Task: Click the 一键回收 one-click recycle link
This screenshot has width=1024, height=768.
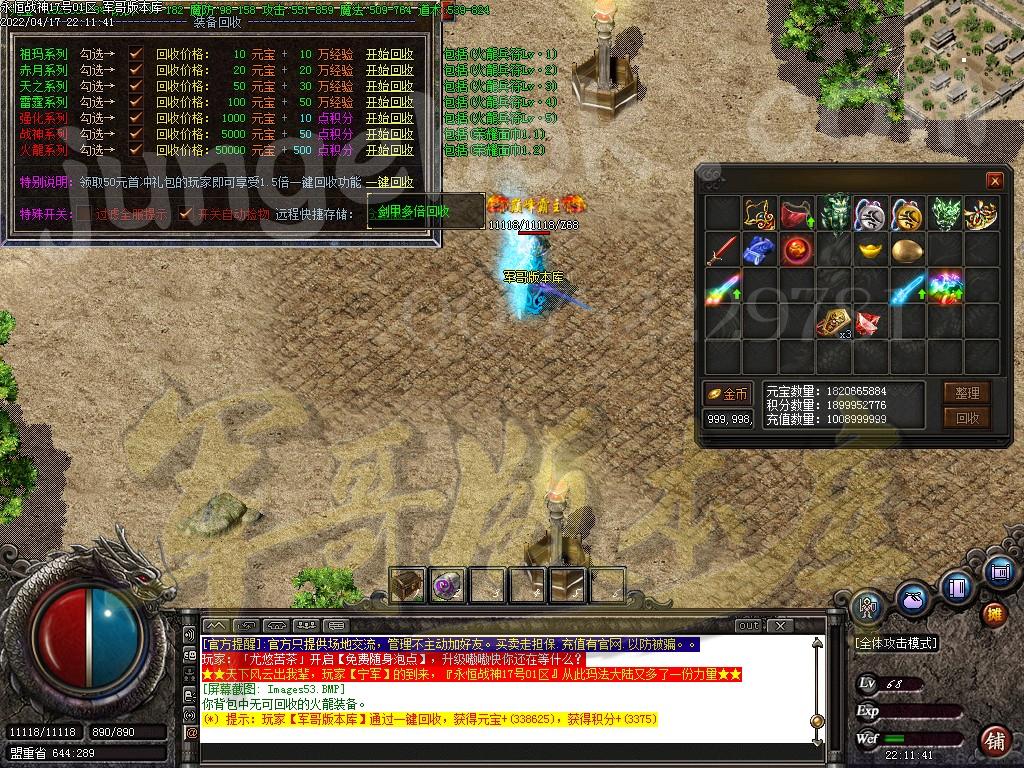Action: click(x=389, y=182)
